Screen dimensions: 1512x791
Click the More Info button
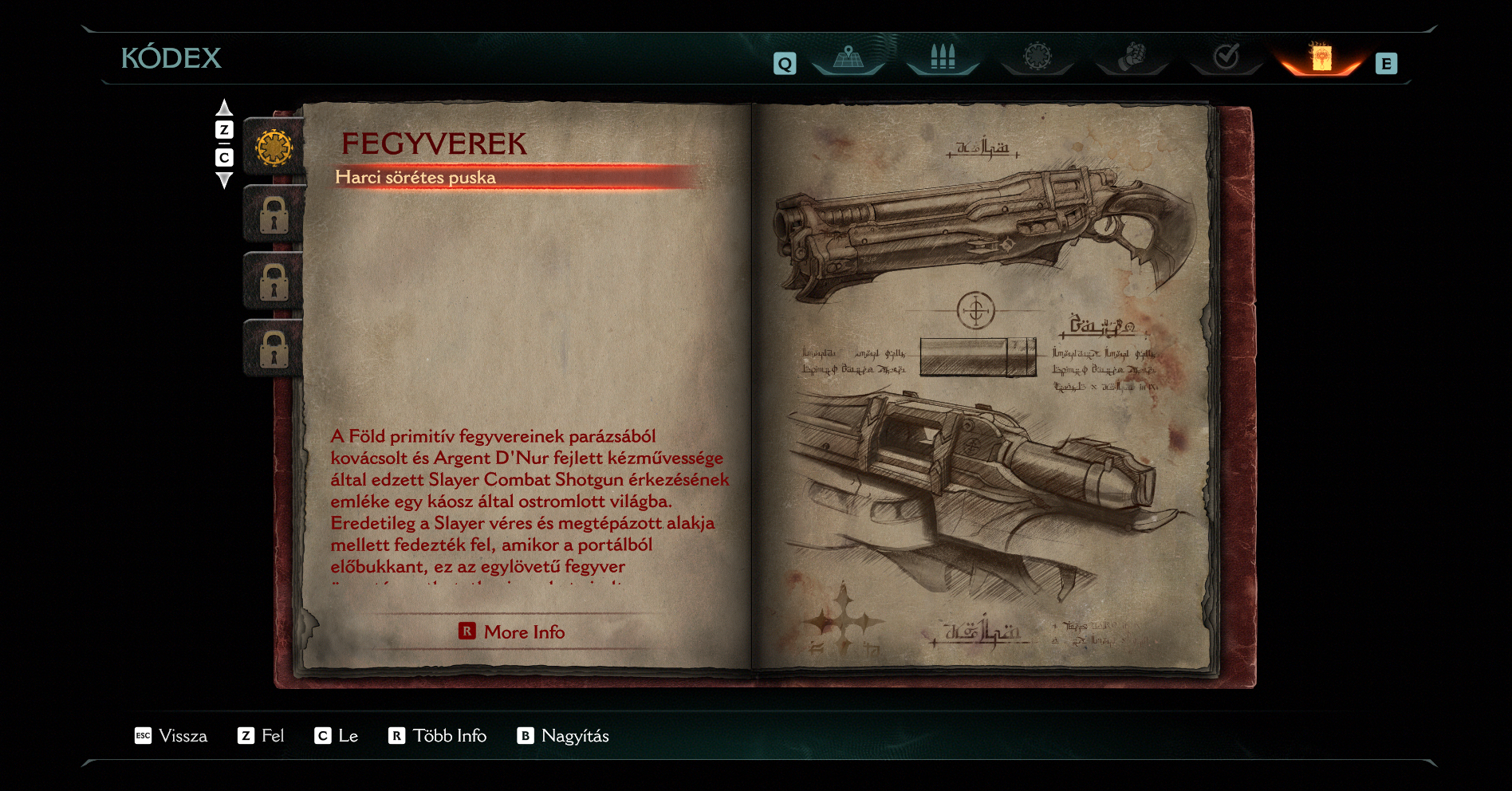click(512, 632)
